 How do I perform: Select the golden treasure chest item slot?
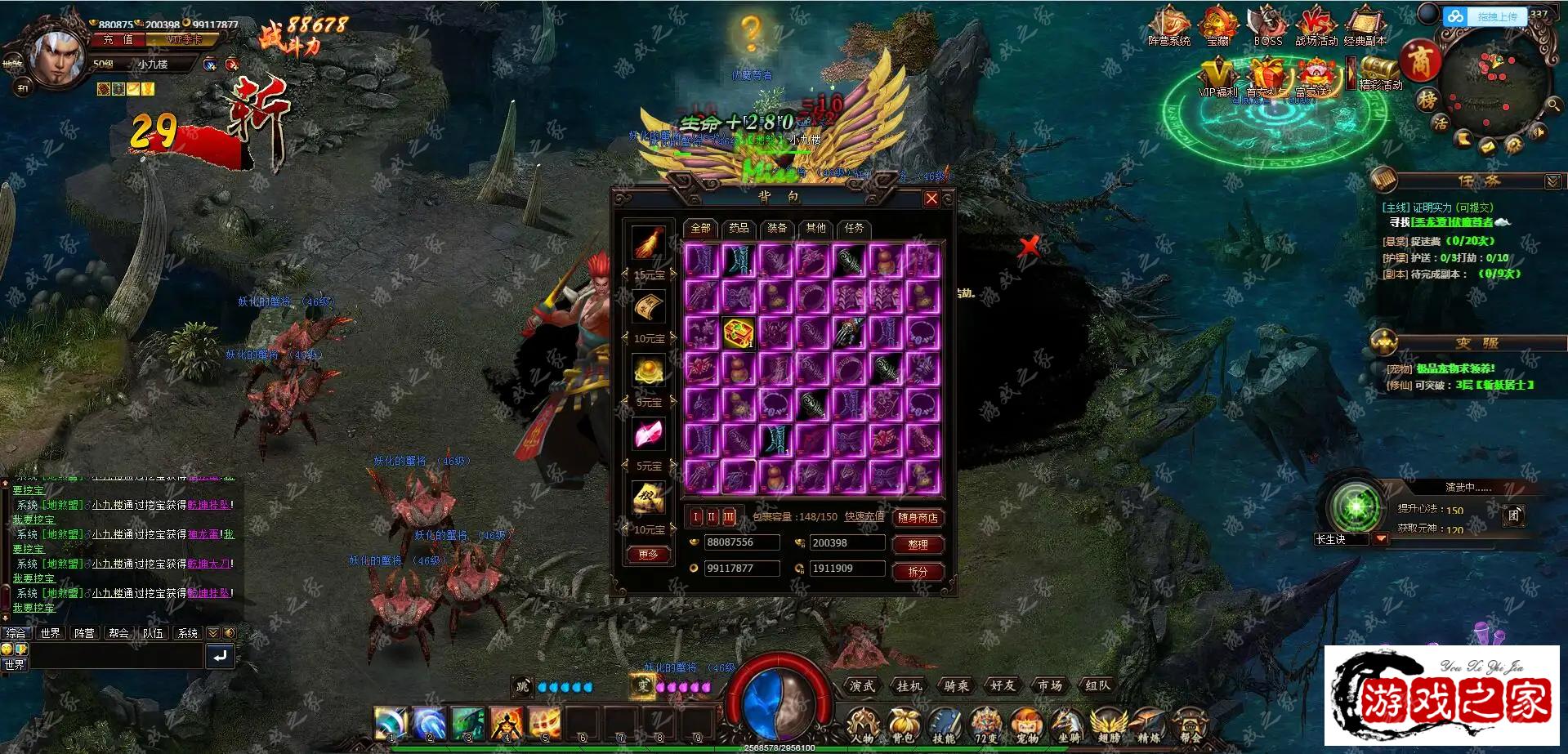739,333
